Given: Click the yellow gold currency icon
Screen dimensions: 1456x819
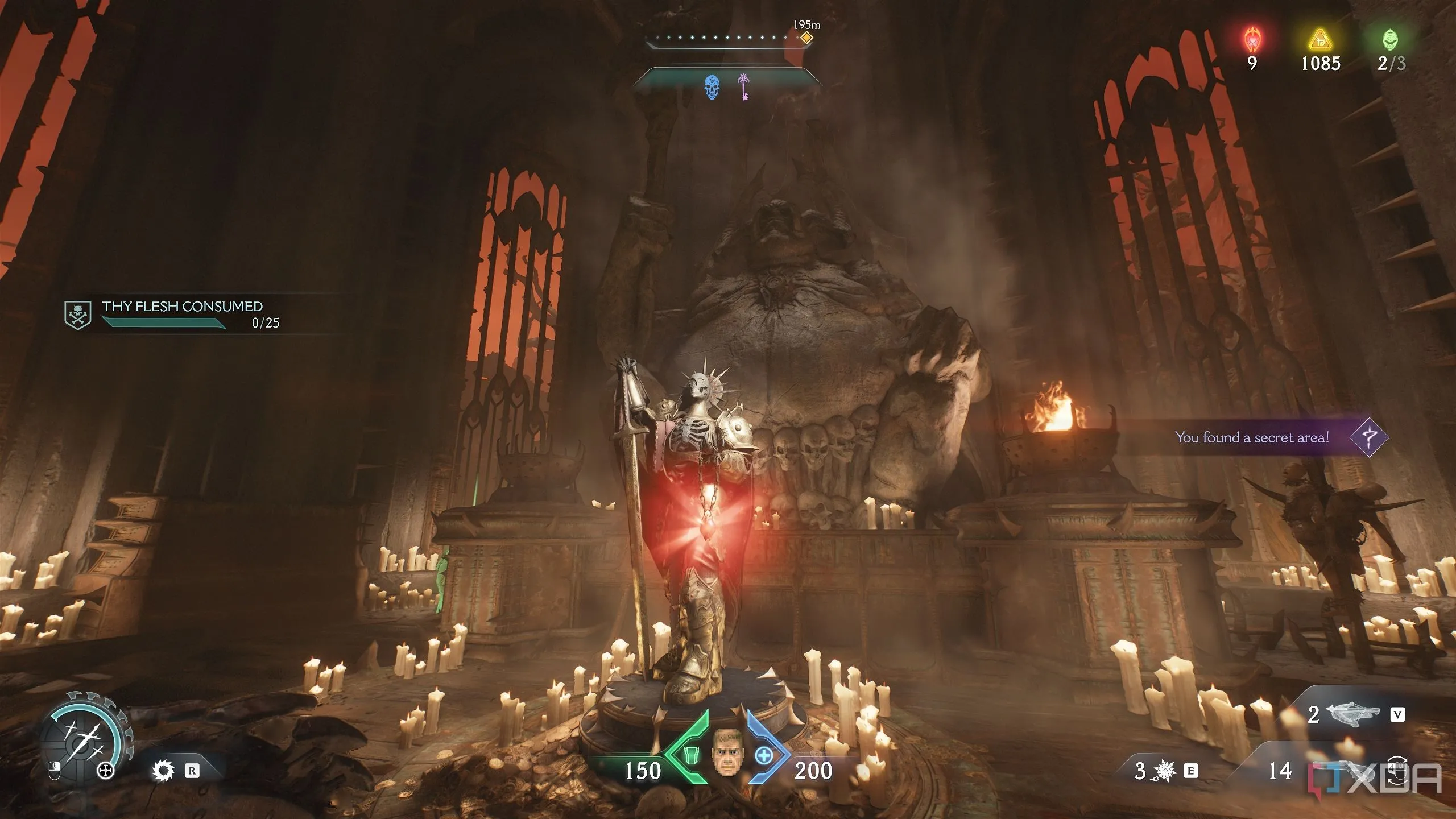Looking at the screenshot, I should (x=1321, y=40).
